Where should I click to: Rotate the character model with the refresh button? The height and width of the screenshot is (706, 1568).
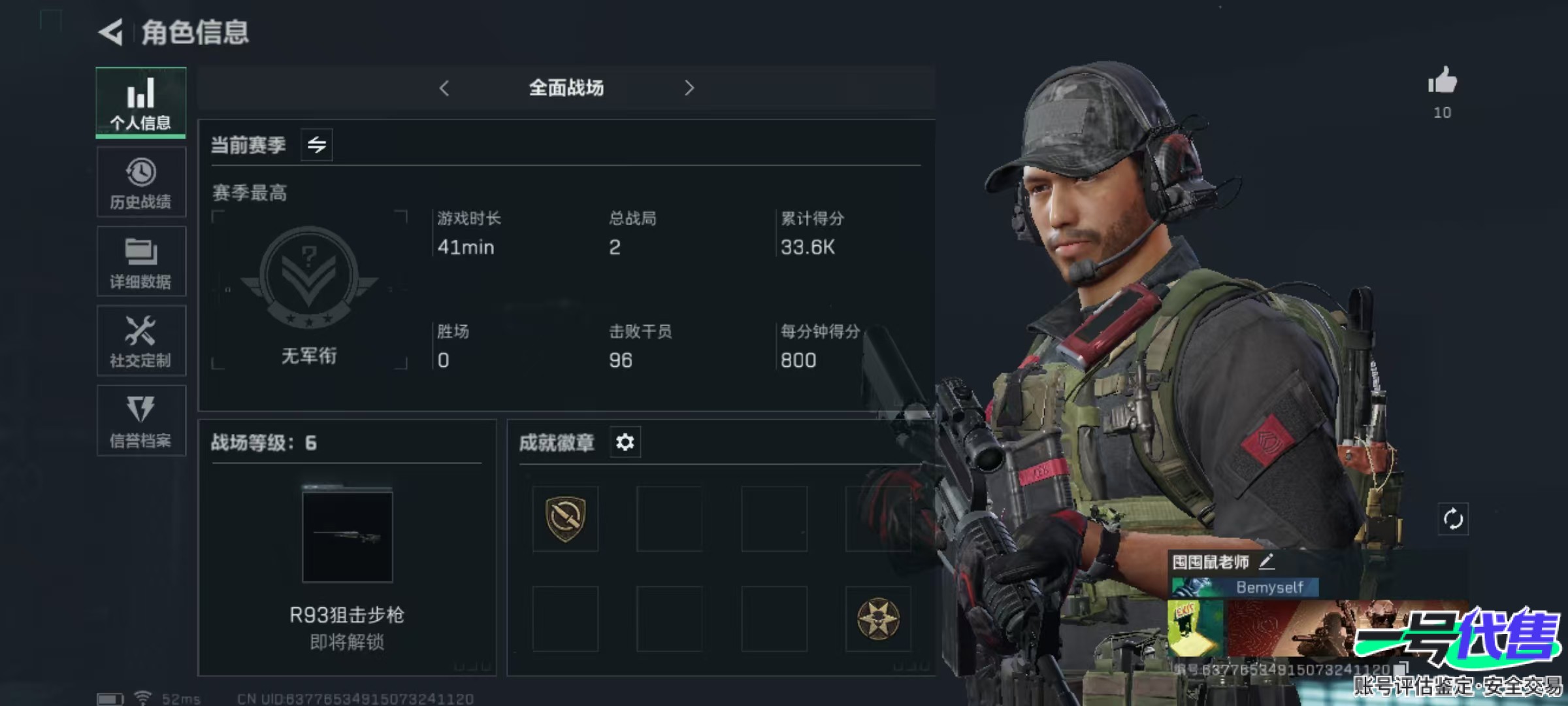pos(1452,520)
